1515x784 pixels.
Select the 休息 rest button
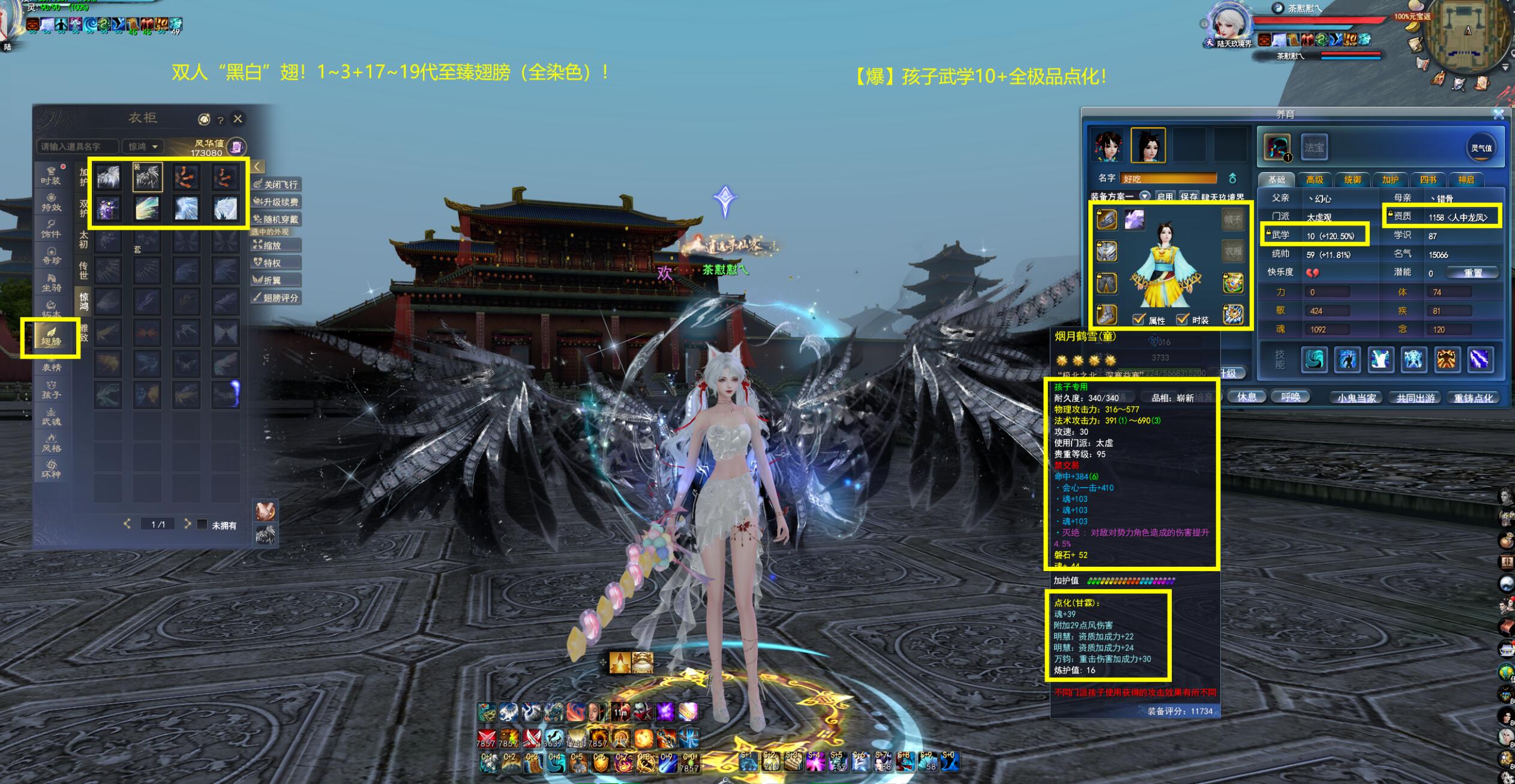1246,397
